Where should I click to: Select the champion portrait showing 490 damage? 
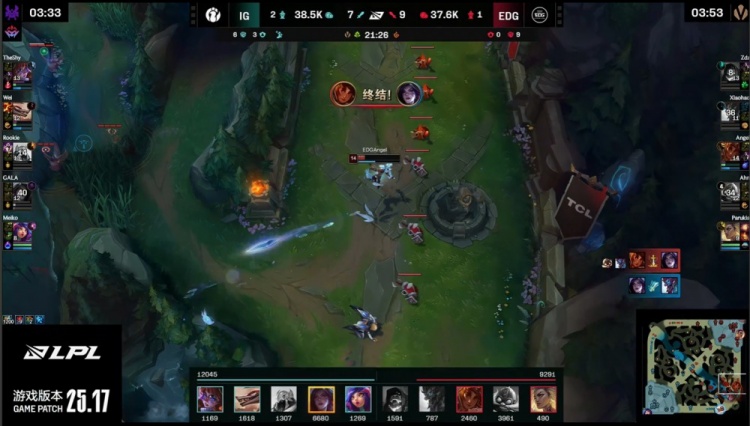click(543, 399)
